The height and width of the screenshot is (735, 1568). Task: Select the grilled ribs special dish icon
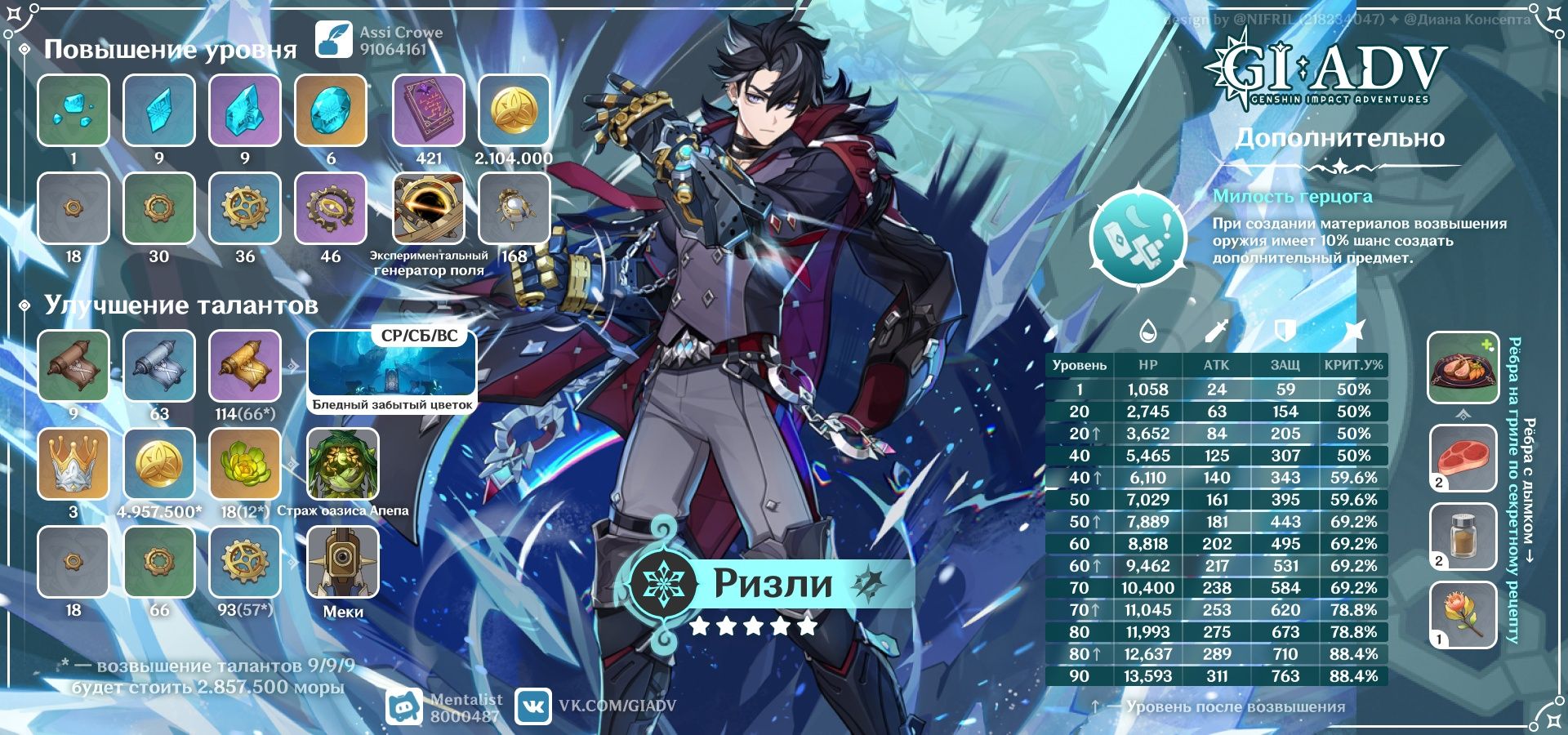[x=1463, y=368]
